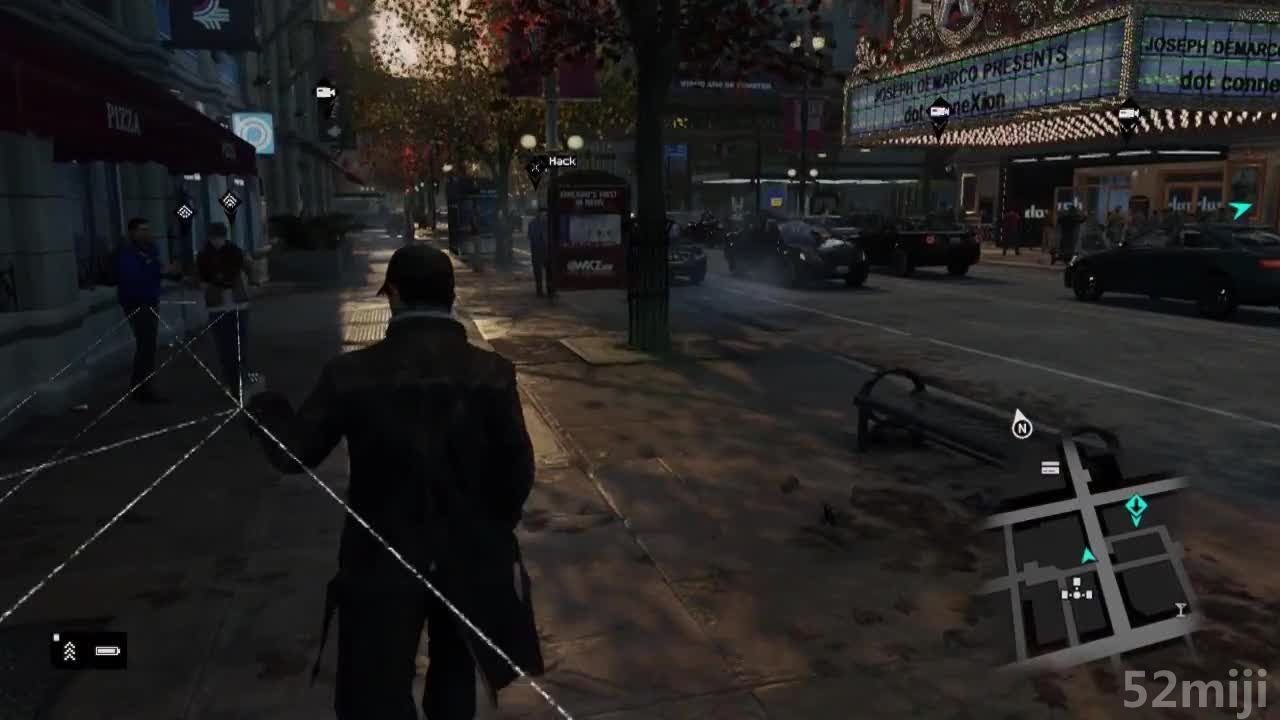This screenshot has width=1280, height=720.
Task: Click the cocktail glass bar icon on minimap
Action: click(x=1180, y=609)
